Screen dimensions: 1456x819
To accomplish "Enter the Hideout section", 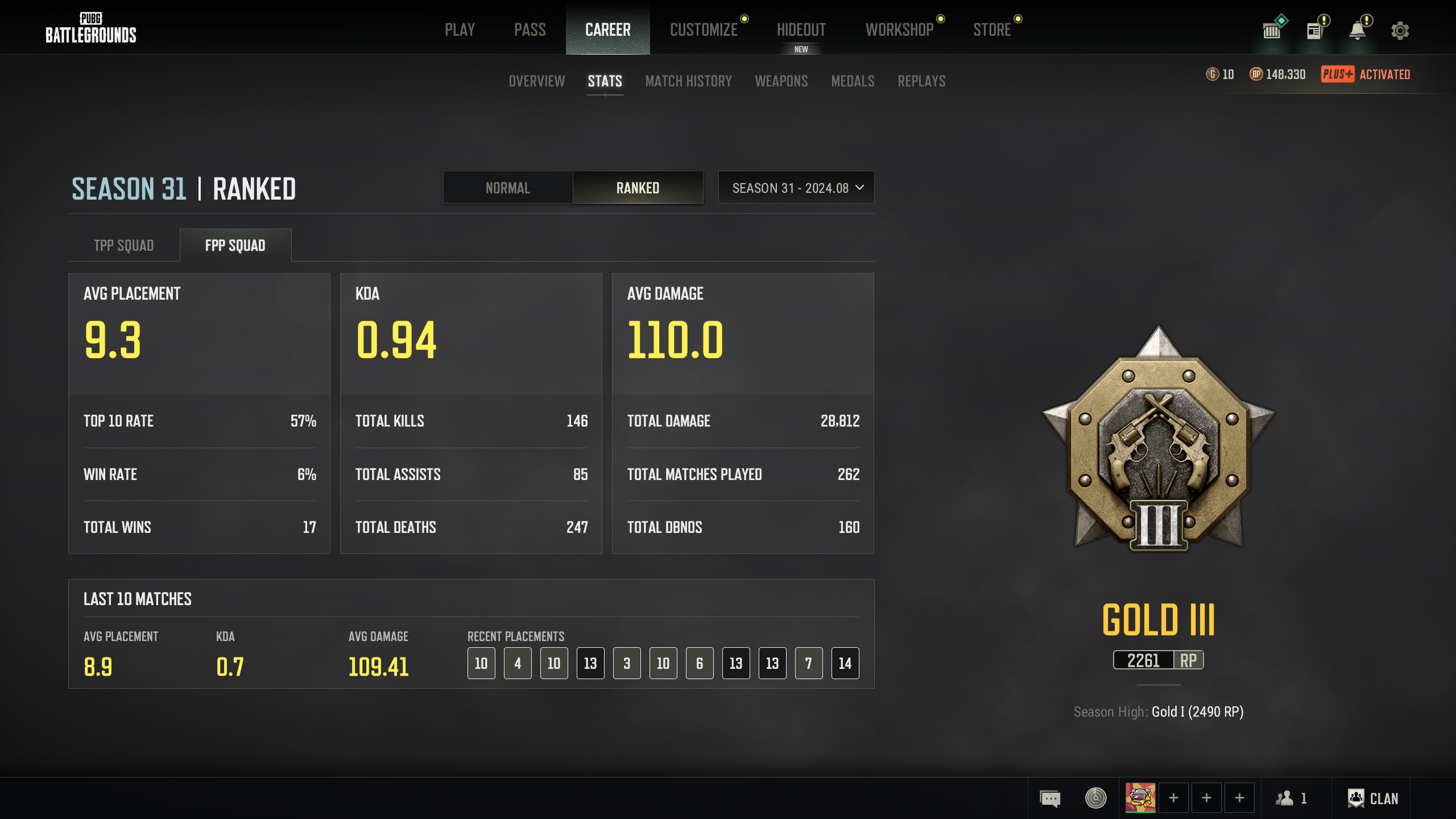I will click(801, 30).
